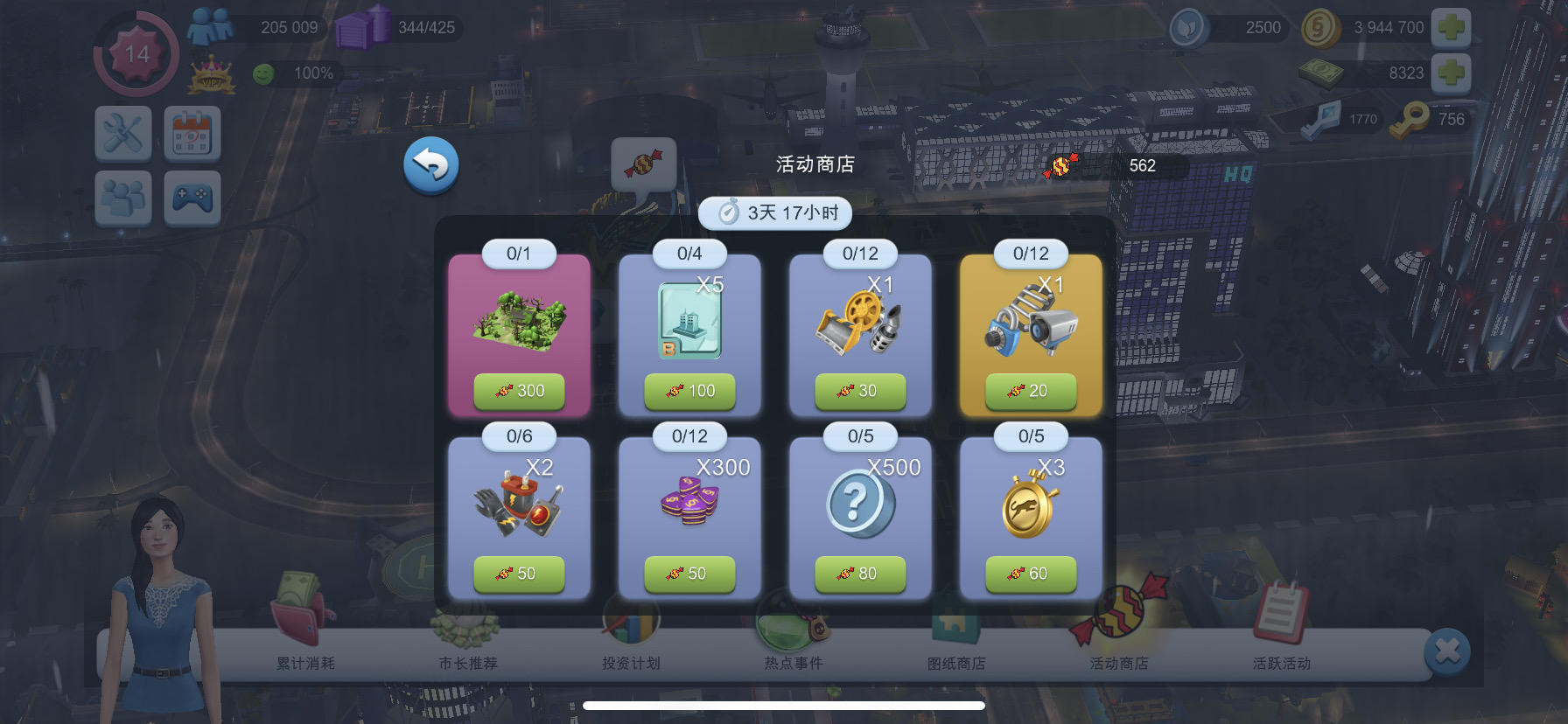Image resolution: width=1568 pixels, height=724 pixels.
Task: Click the blue back arrow button
Action: point(430,164)
